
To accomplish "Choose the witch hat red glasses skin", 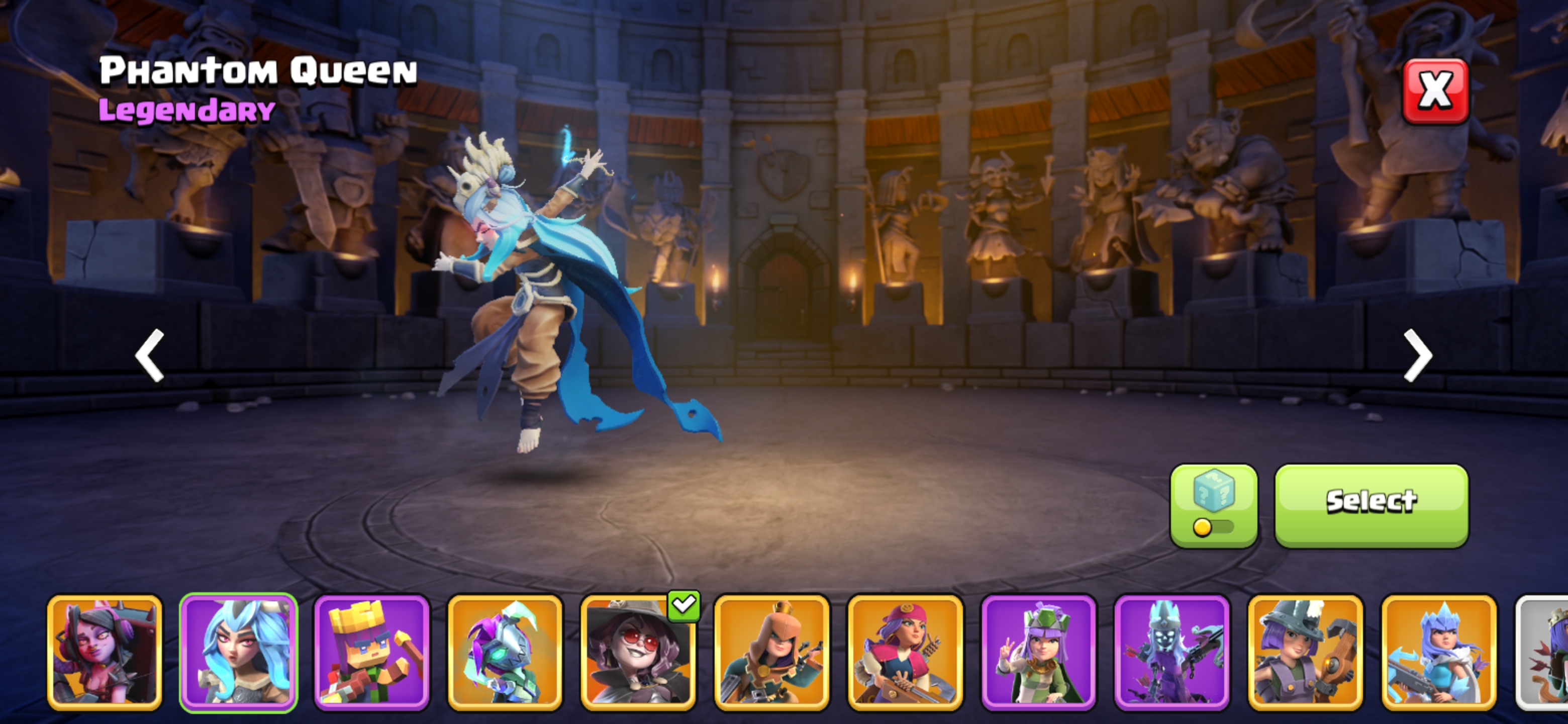I will pos(638,652).
